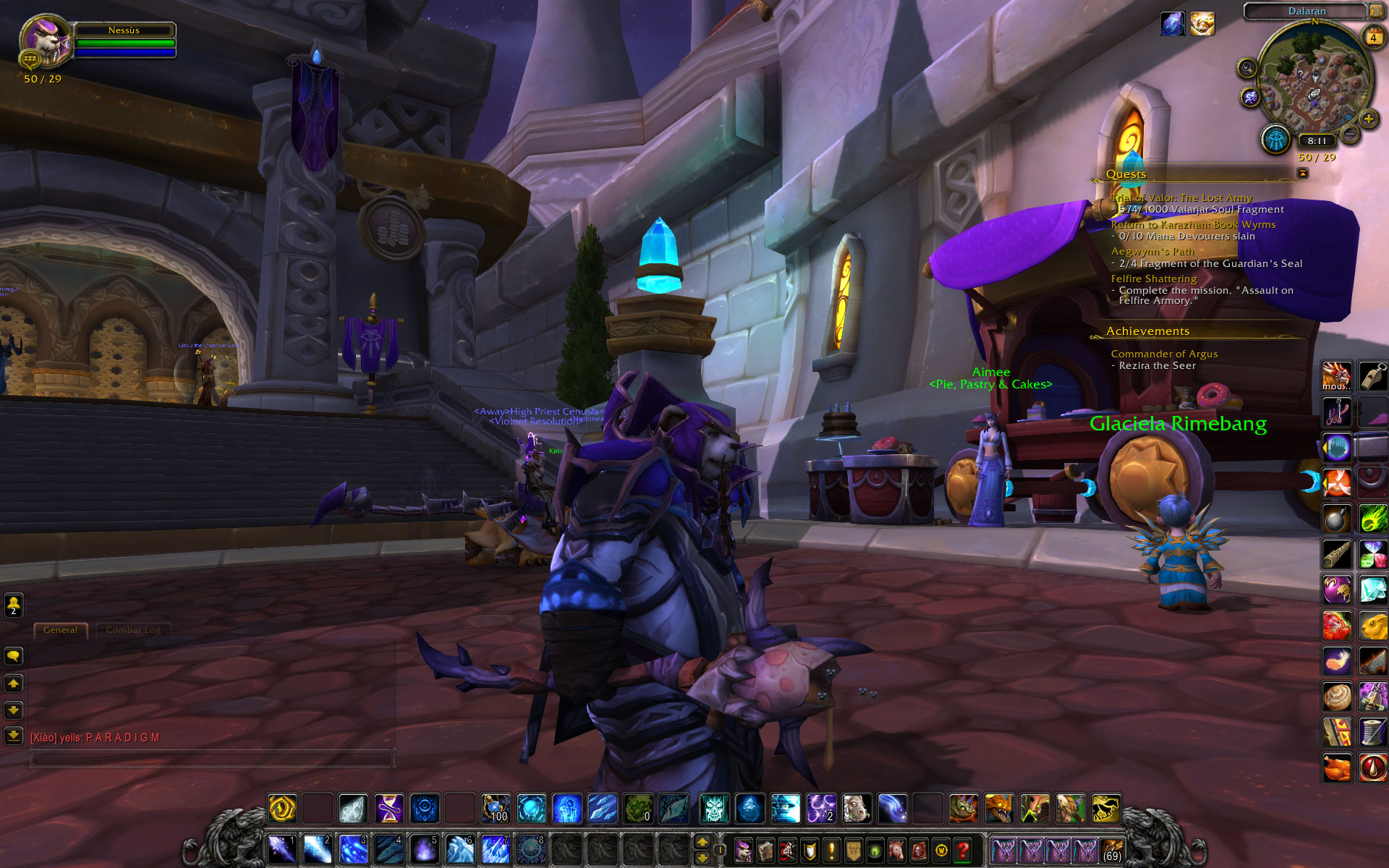This screenshot has width=1389, height=868.
Task: Open the Commander of Argus achievement
Action: (x=1163, y=354)
